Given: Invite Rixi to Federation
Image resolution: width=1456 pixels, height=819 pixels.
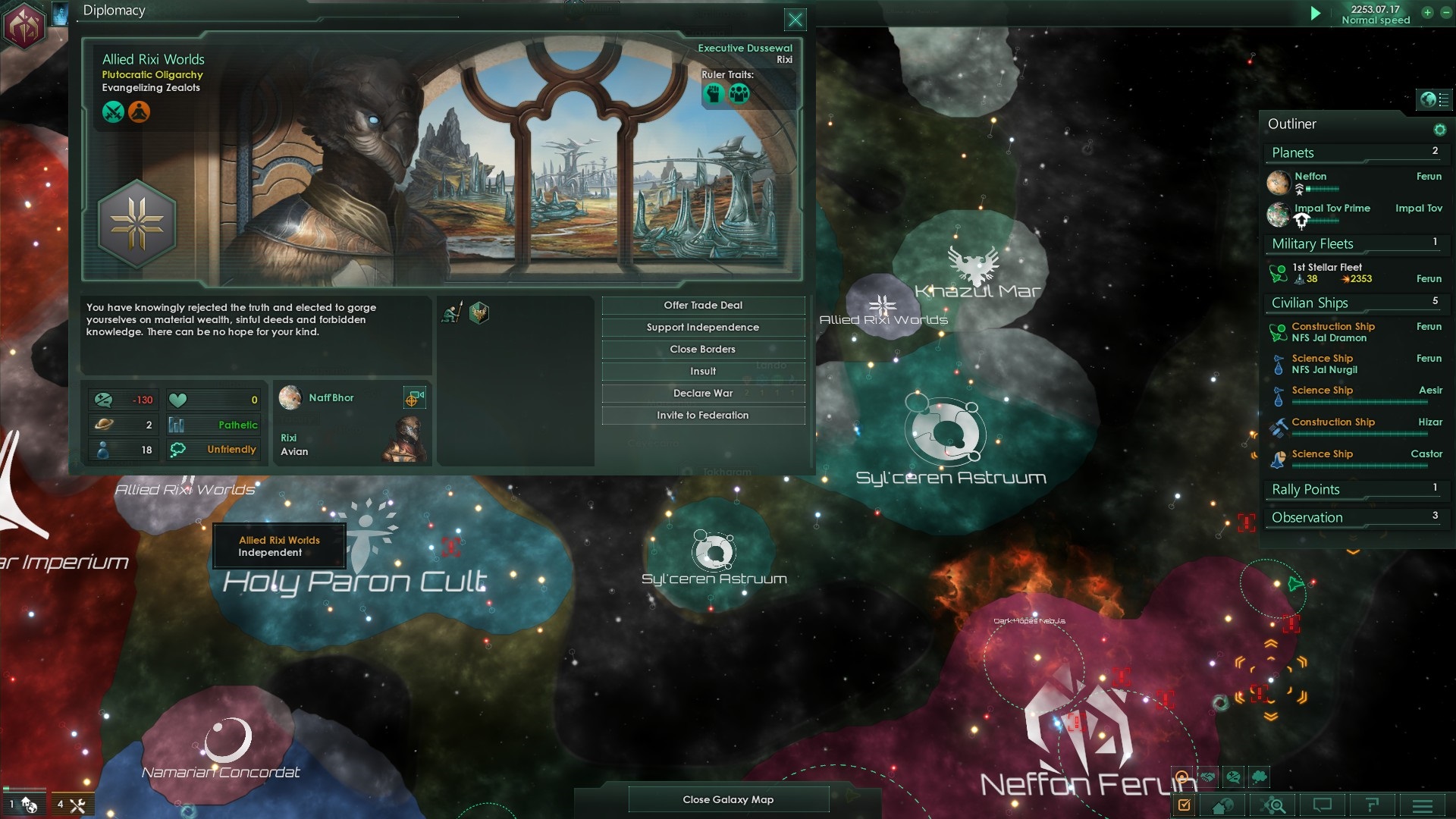Looking at the screenshot, I should (703, 416).
